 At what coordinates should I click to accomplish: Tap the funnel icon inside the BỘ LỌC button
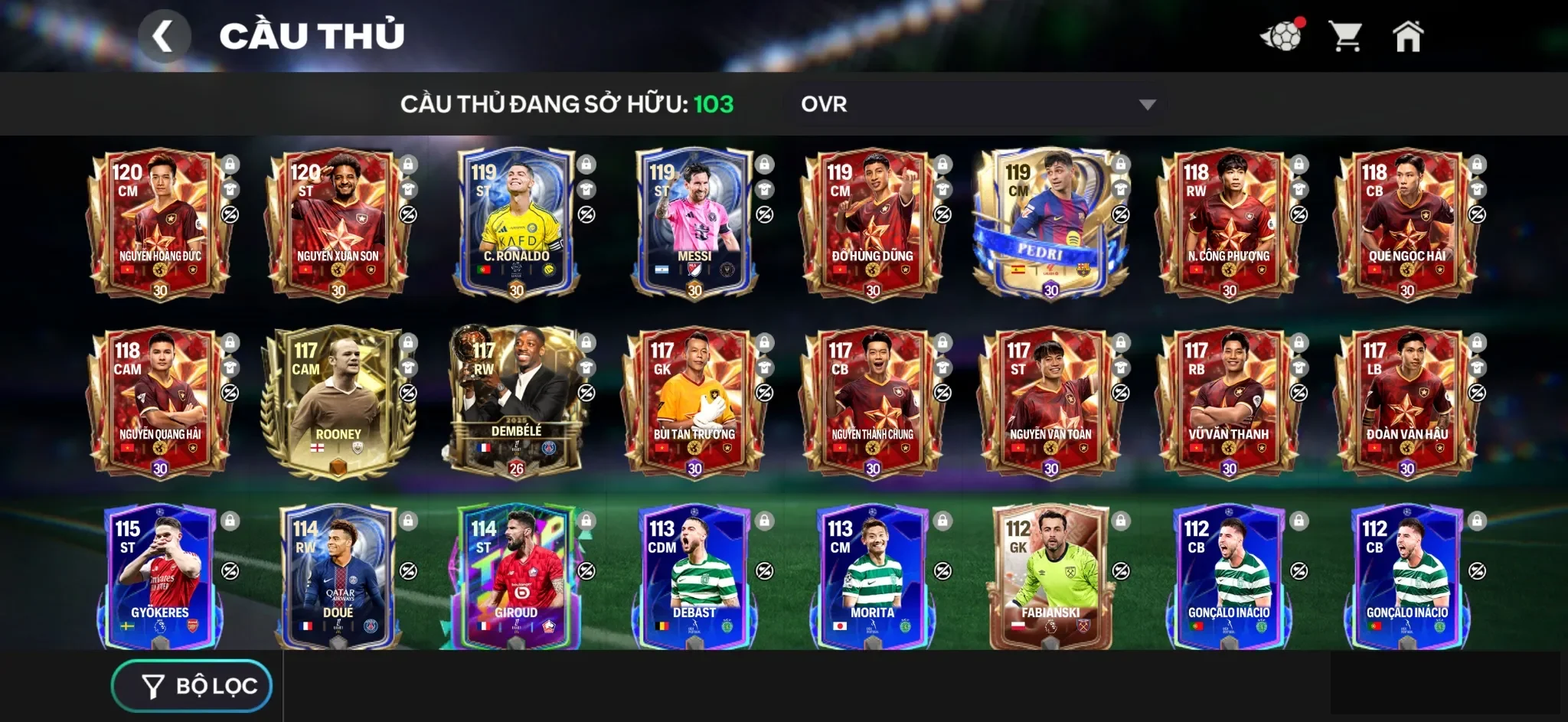point(152,685)
